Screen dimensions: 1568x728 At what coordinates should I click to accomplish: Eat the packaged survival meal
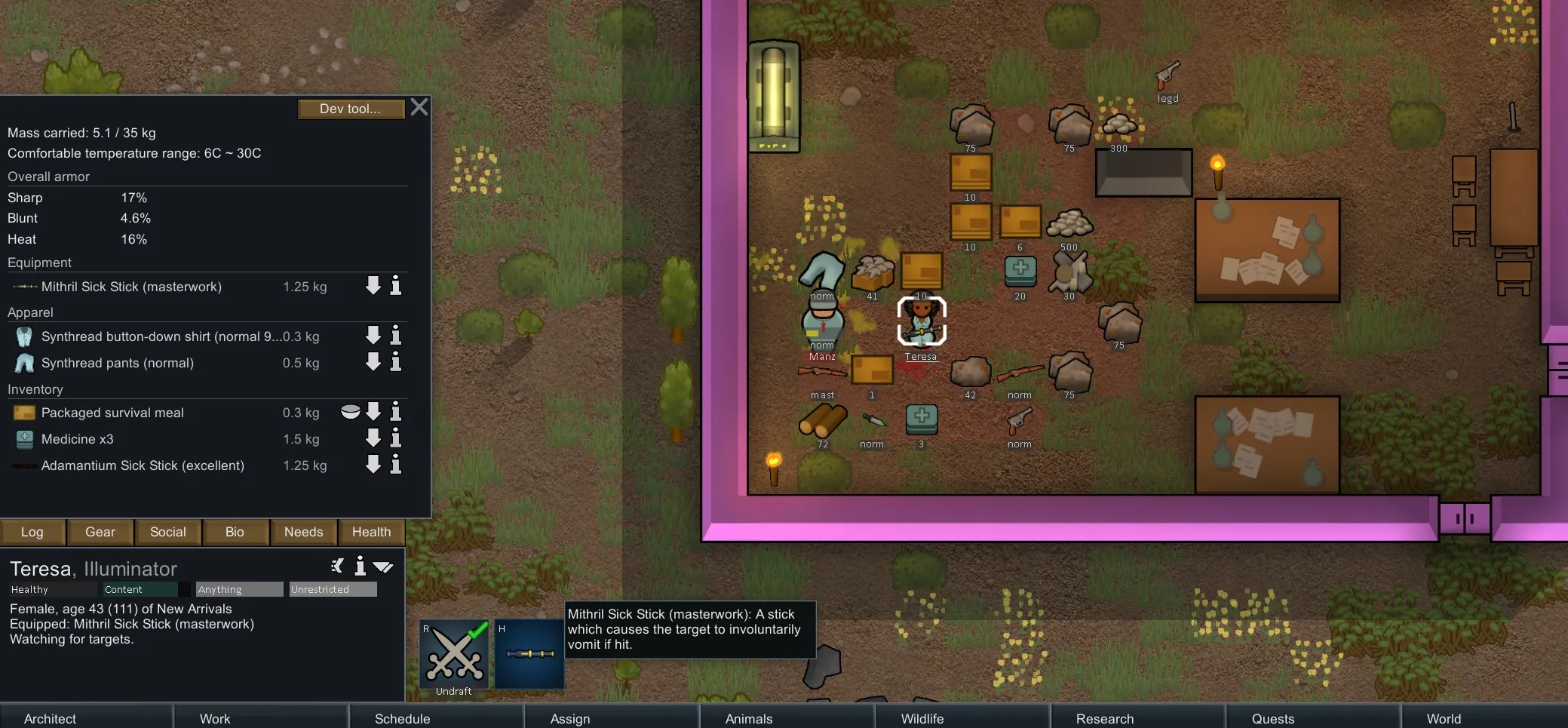click(350, 412)
